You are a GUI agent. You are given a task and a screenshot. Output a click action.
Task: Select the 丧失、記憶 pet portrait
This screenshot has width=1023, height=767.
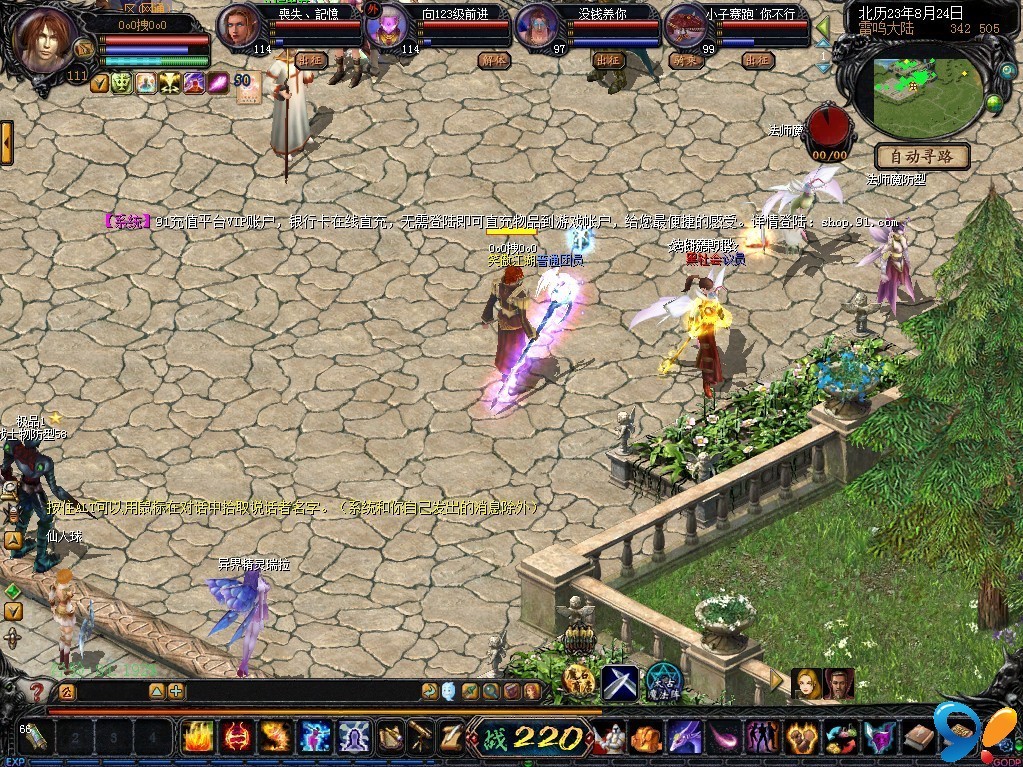(x=238, y=24)
